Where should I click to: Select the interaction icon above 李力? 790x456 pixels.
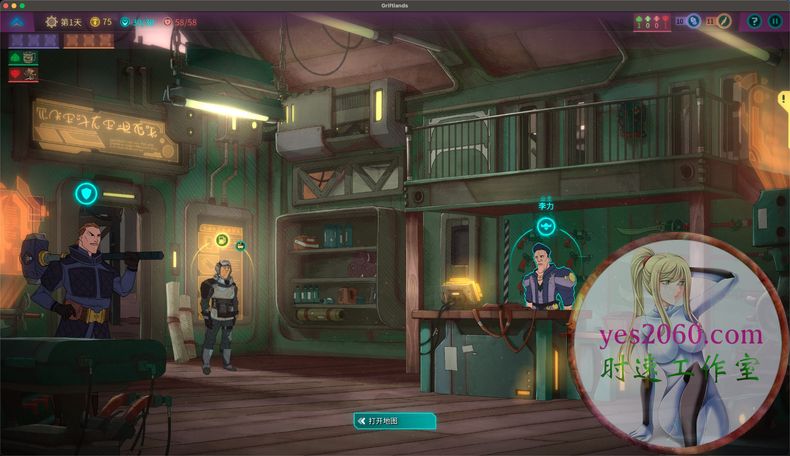pos(546,227)
